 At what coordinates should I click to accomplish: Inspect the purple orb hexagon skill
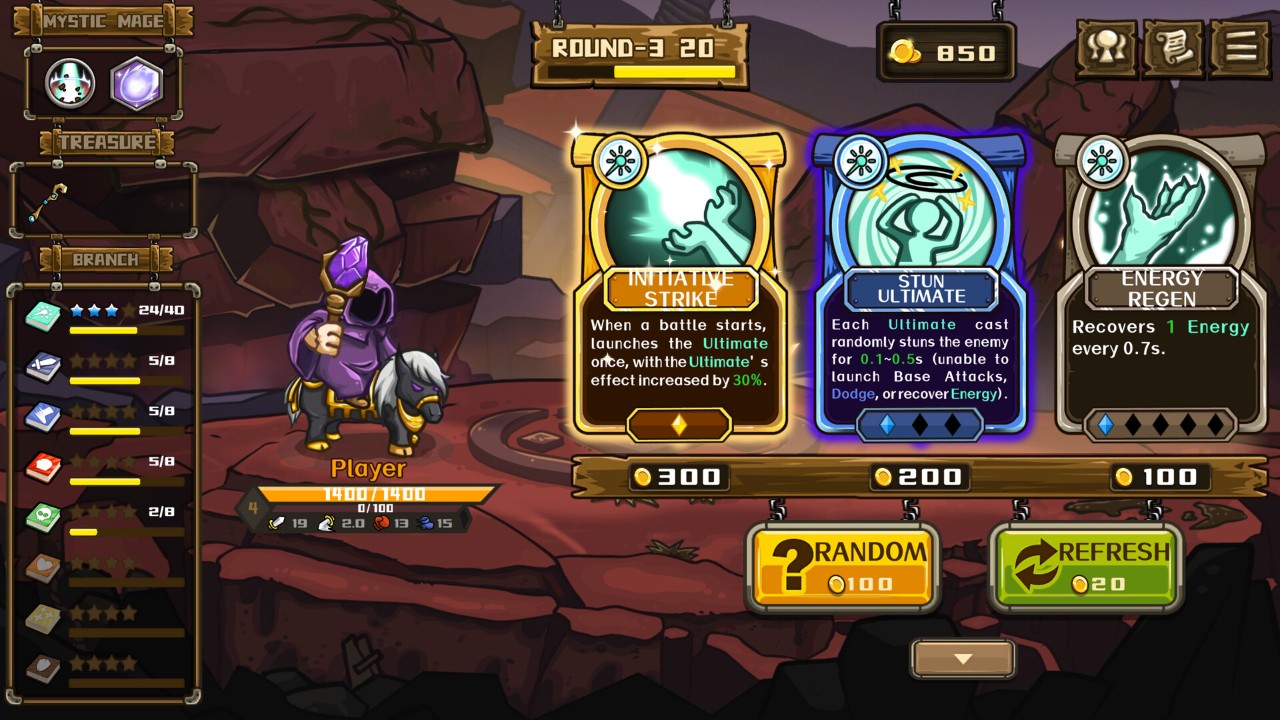136,84
